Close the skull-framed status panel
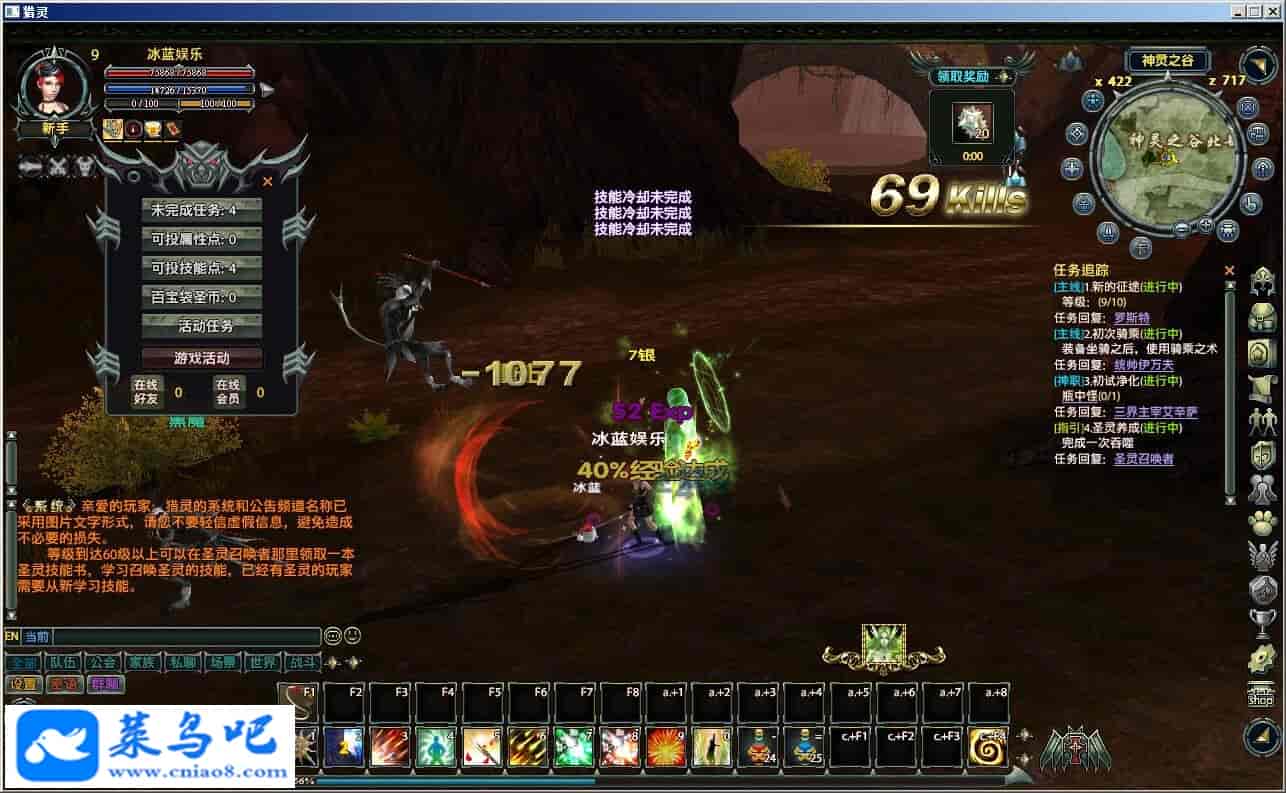 (267, 182)
